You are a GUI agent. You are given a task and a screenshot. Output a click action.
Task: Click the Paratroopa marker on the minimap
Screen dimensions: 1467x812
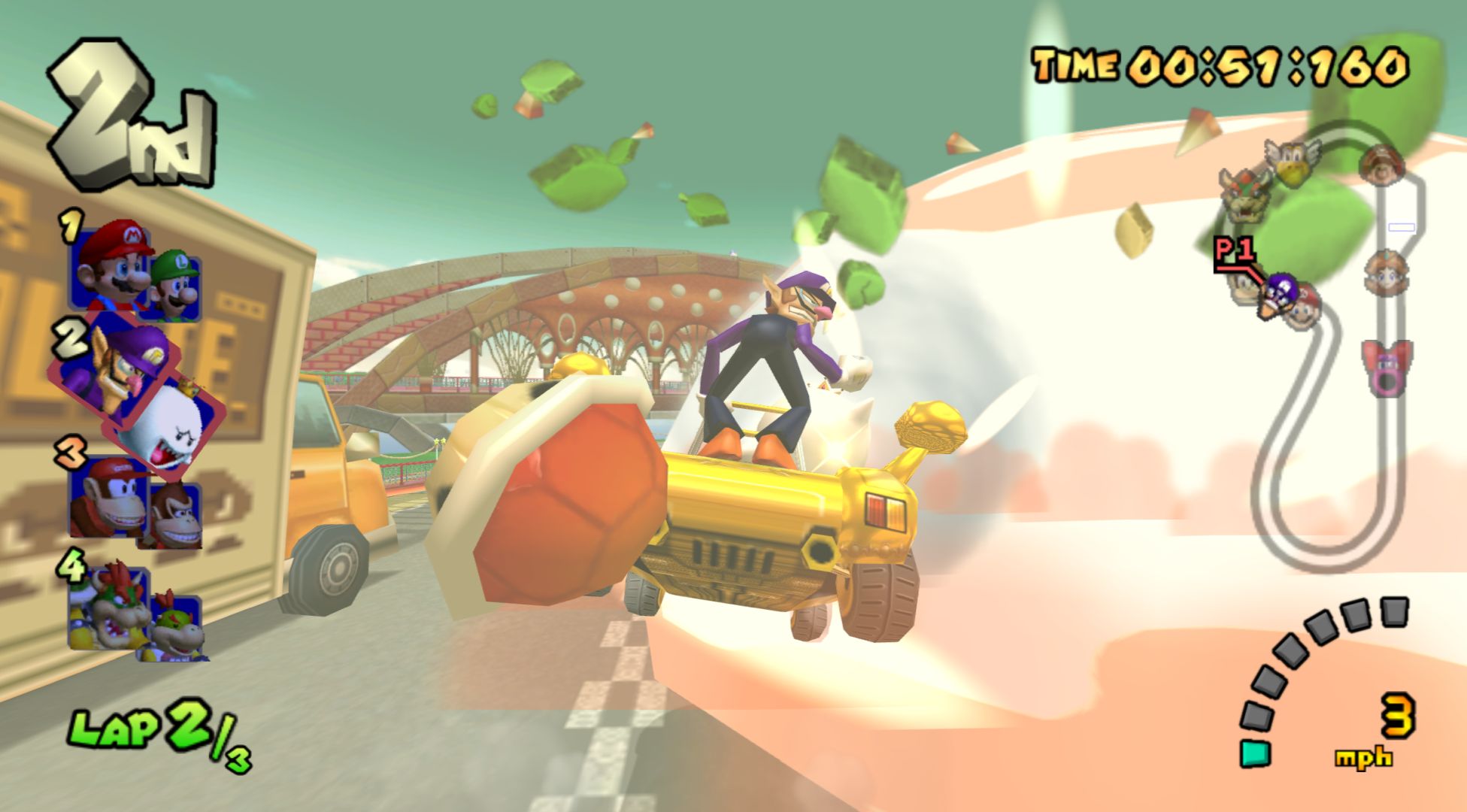(x=1290, y=162)
